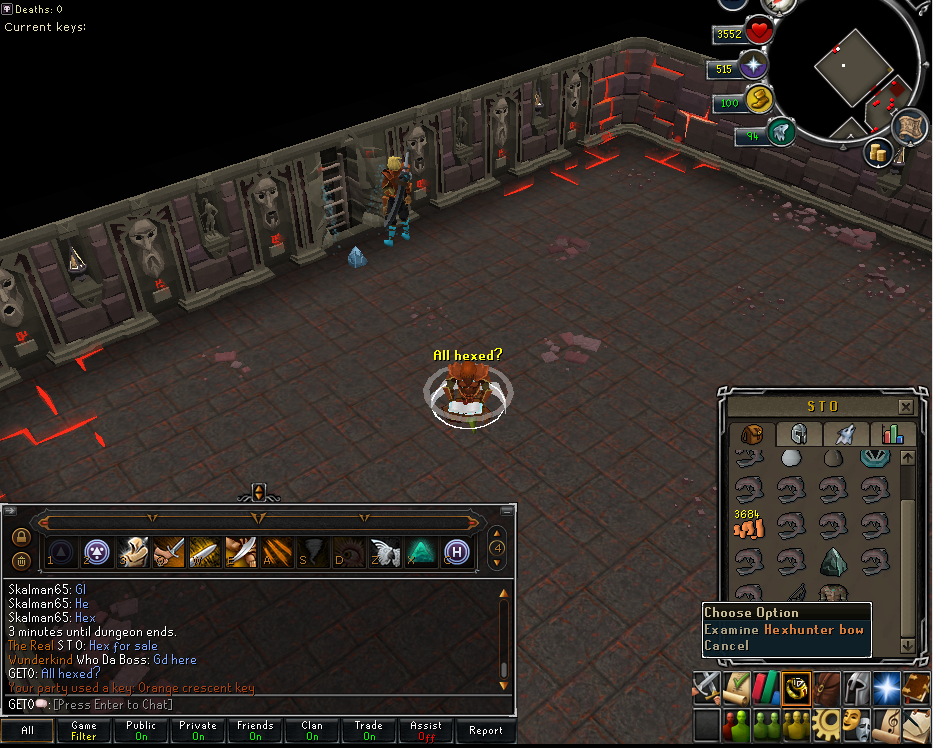Click the prayer points star orb
The height and width of the screenshot is (748, 933).
tap(752, 68)
